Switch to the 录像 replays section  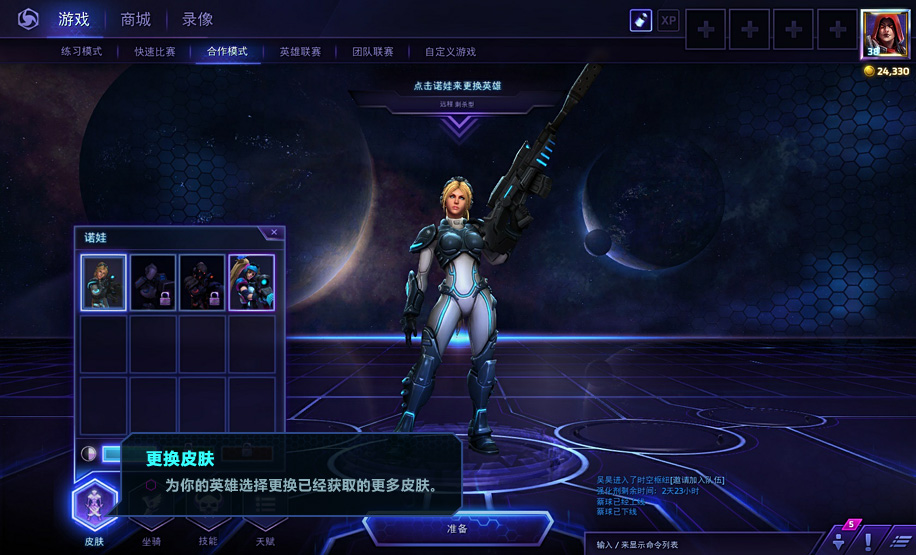pyautogui.click(x=197, y=19)
